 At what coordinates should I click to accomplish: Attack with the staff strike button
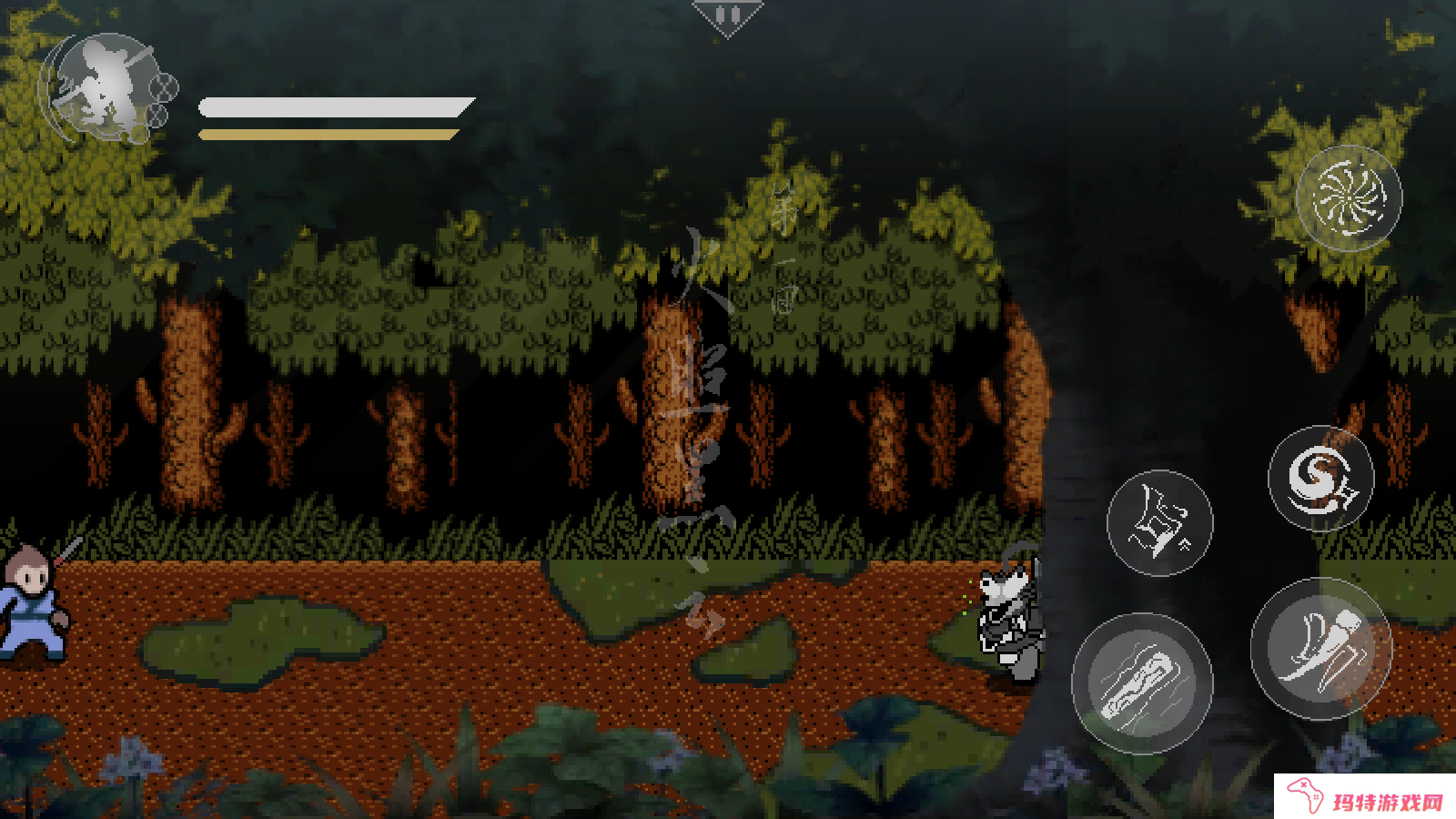point(1142,683)
